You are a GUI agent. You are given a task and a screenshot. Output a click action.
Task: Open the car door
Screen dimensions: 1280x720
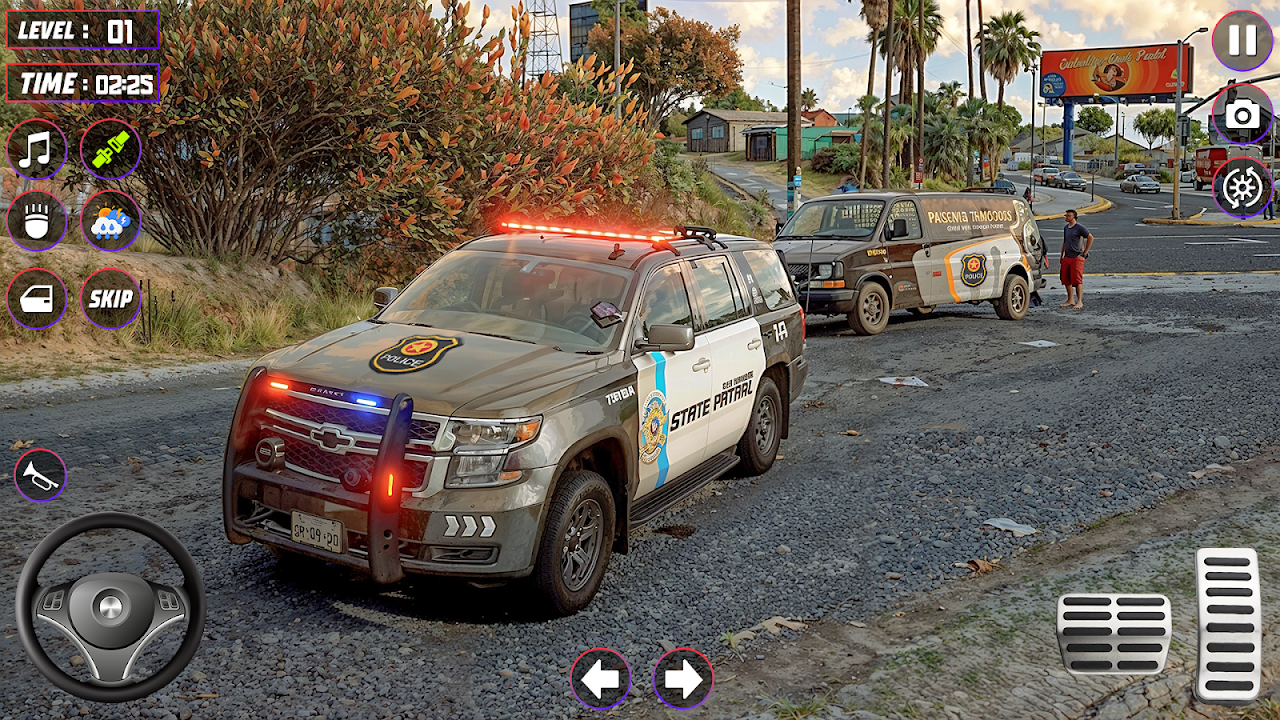[37, 298]
